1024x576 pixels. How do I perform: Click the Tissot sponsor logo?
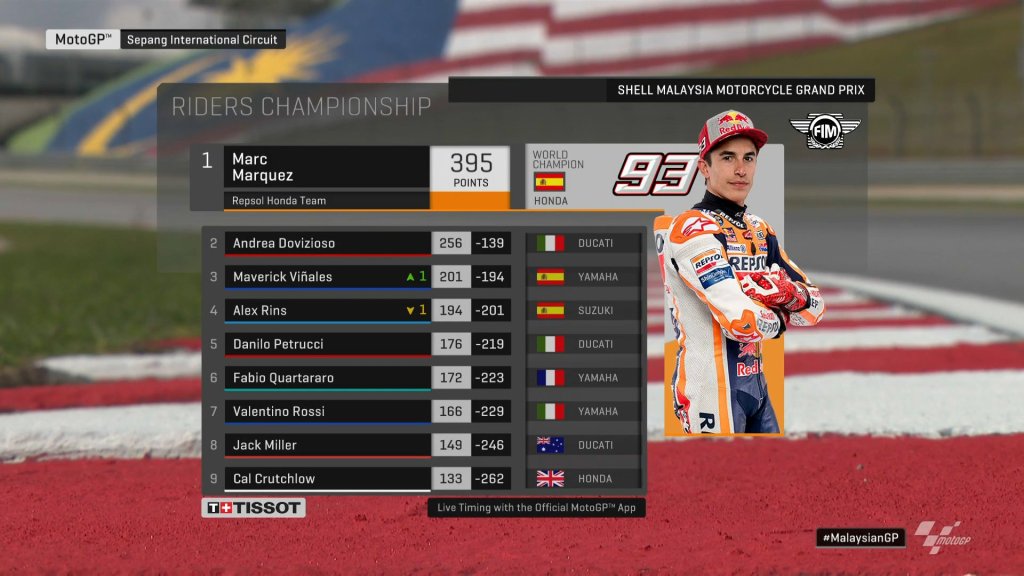click(254, 508)
